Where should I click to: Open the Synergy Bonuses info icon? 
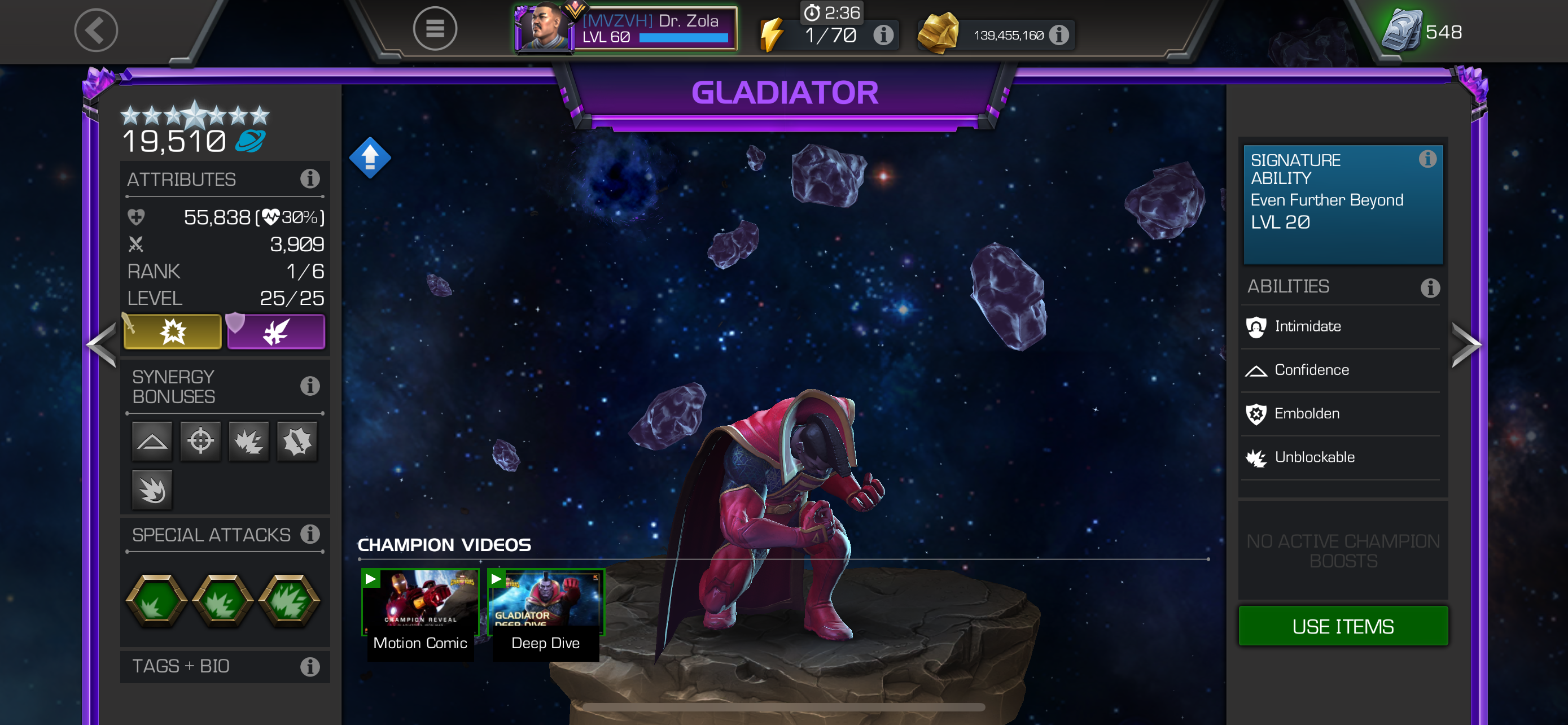point(312,385)
